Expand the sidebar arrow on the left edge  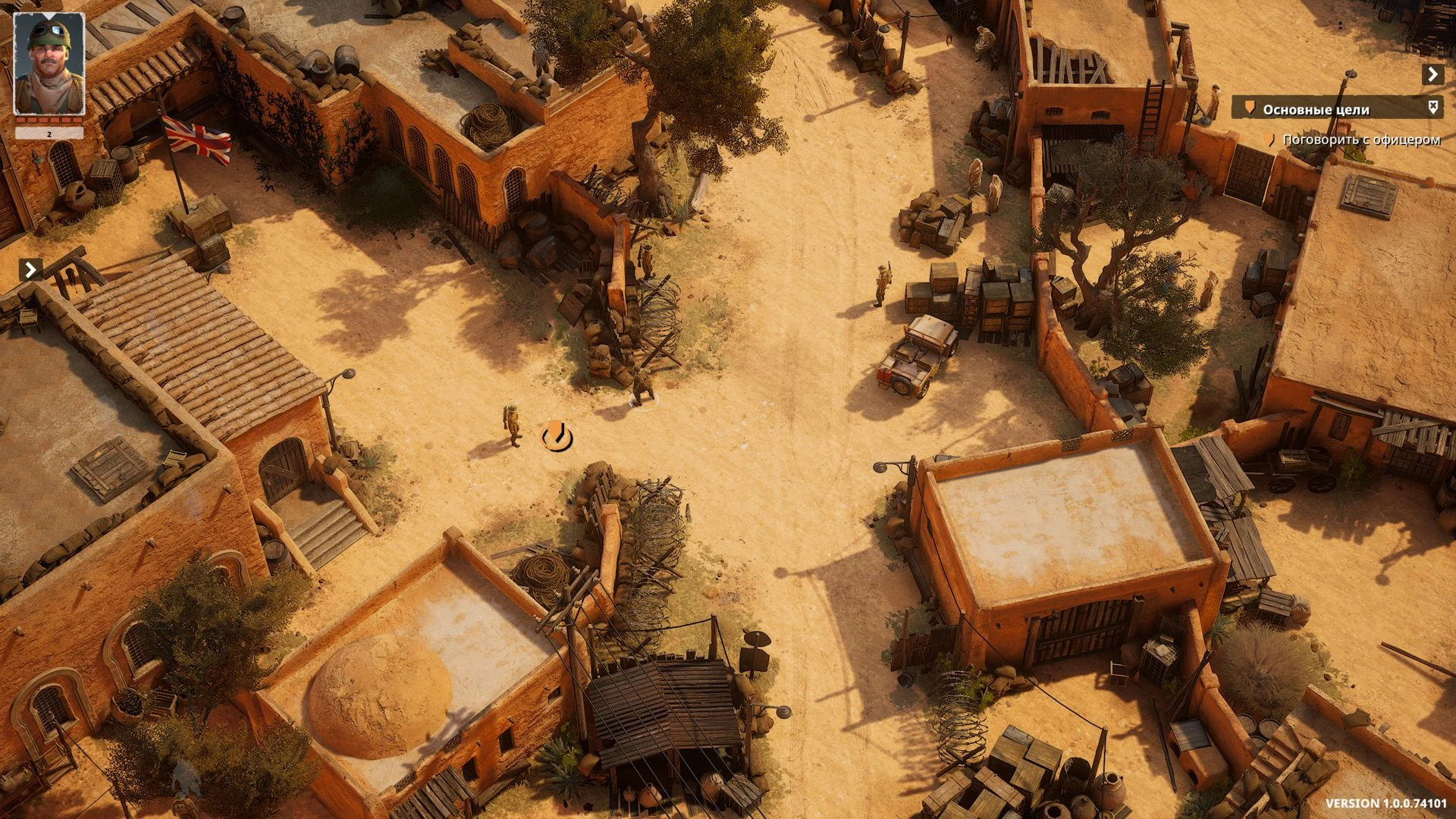[x=30, y=270]
